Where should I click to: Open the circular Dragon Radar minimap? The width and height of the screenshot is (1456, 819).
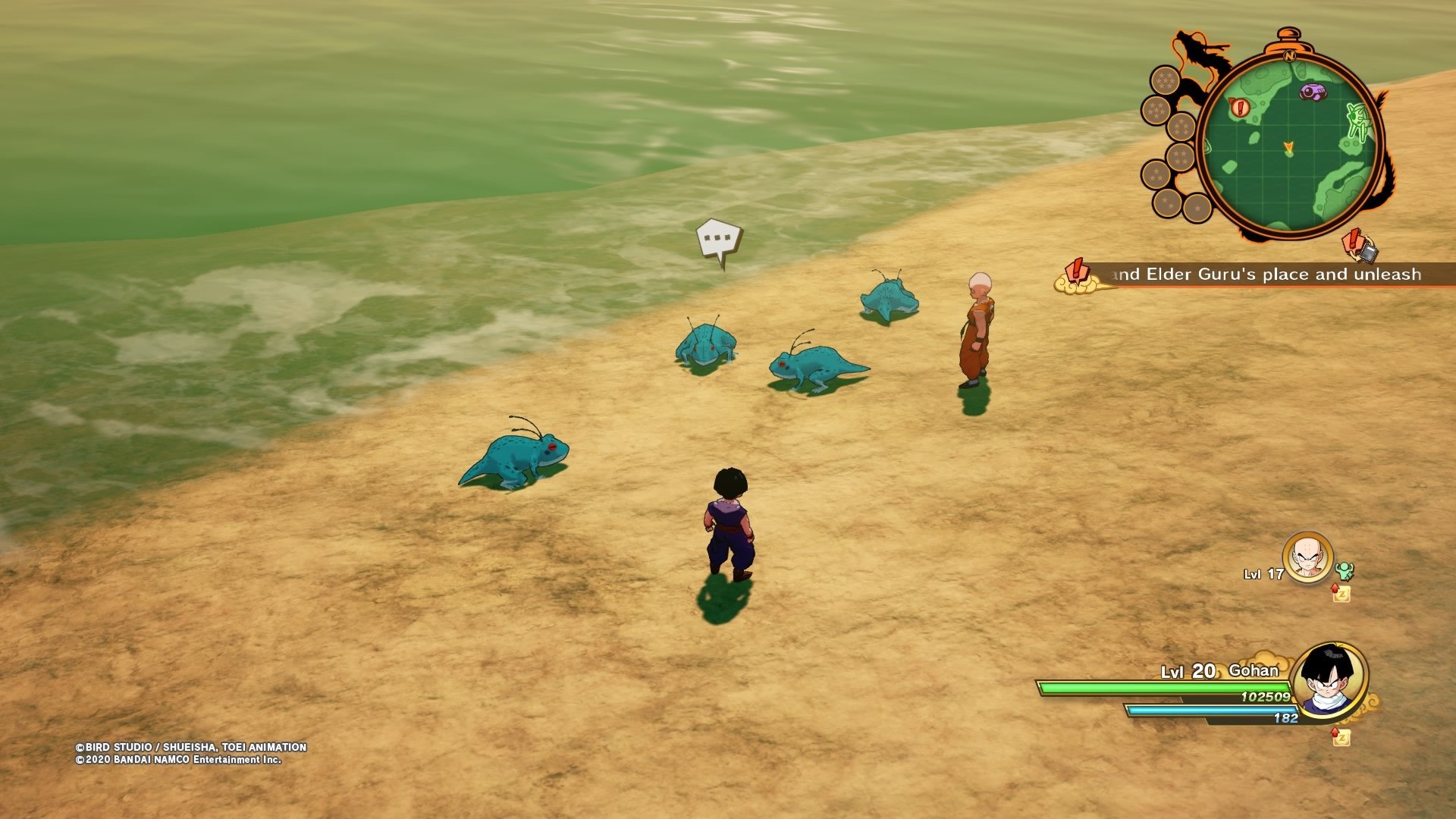[1289, 146]
